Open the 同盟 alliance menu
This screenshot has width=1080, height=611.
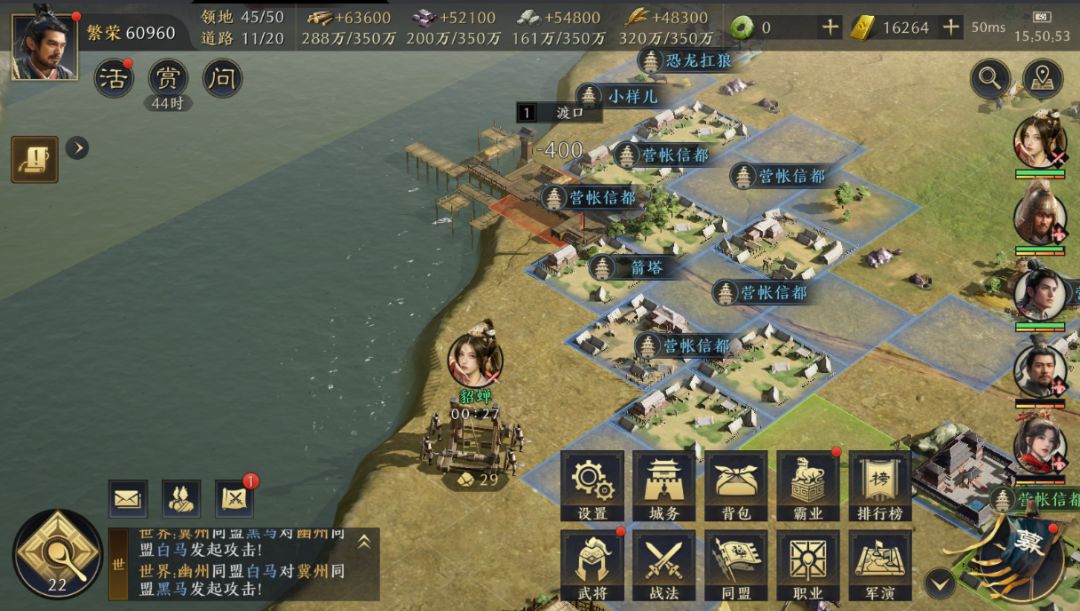pos(736,563)
